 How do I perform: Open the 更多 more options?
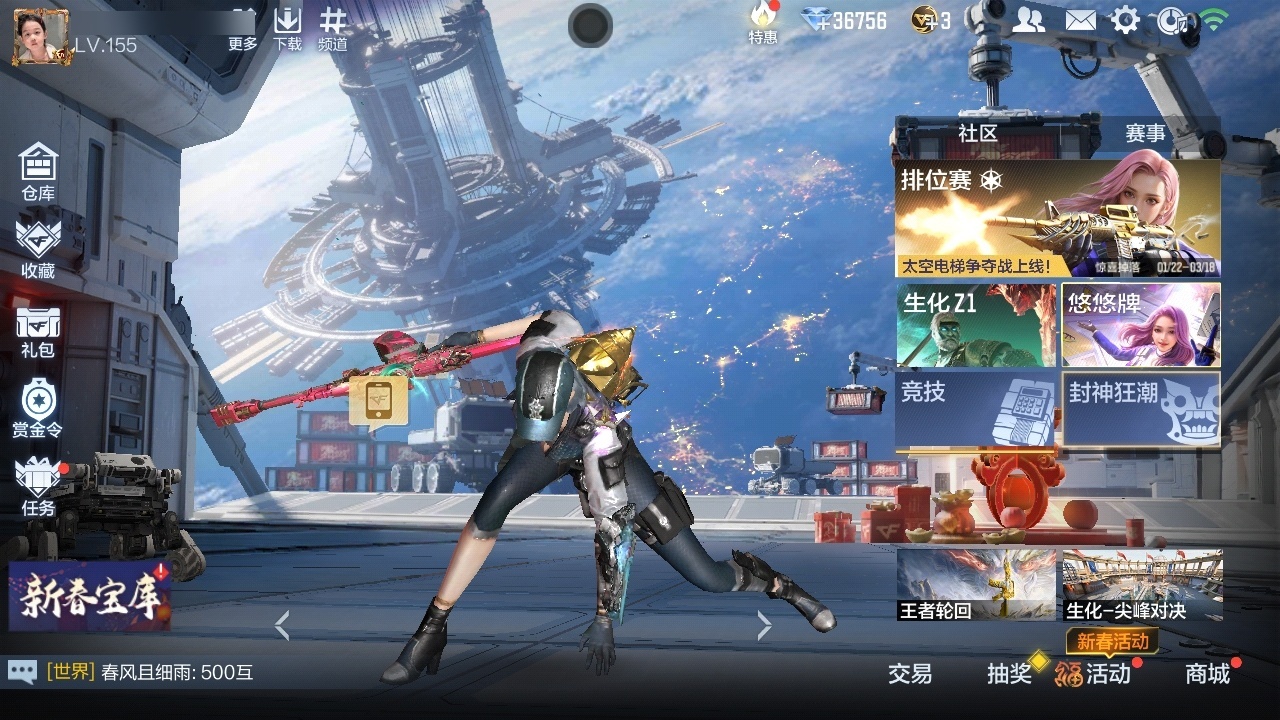click(x=243, y=30)
